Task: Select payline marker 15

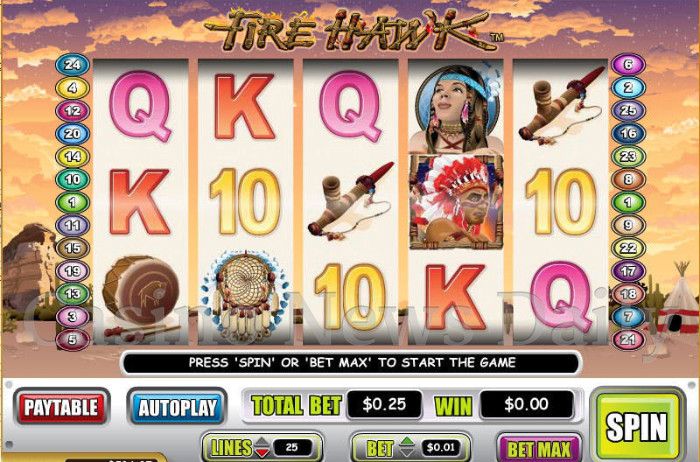Action: point(73,247)
